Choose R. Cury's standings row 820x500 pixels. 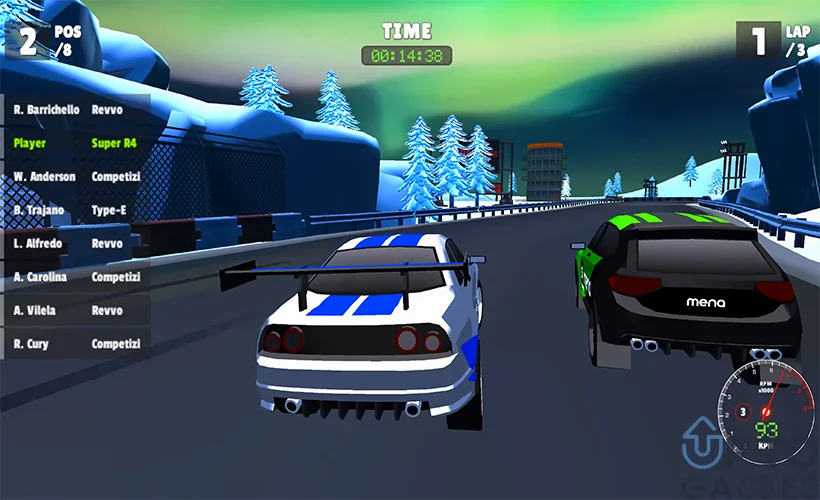click(75, 344)
